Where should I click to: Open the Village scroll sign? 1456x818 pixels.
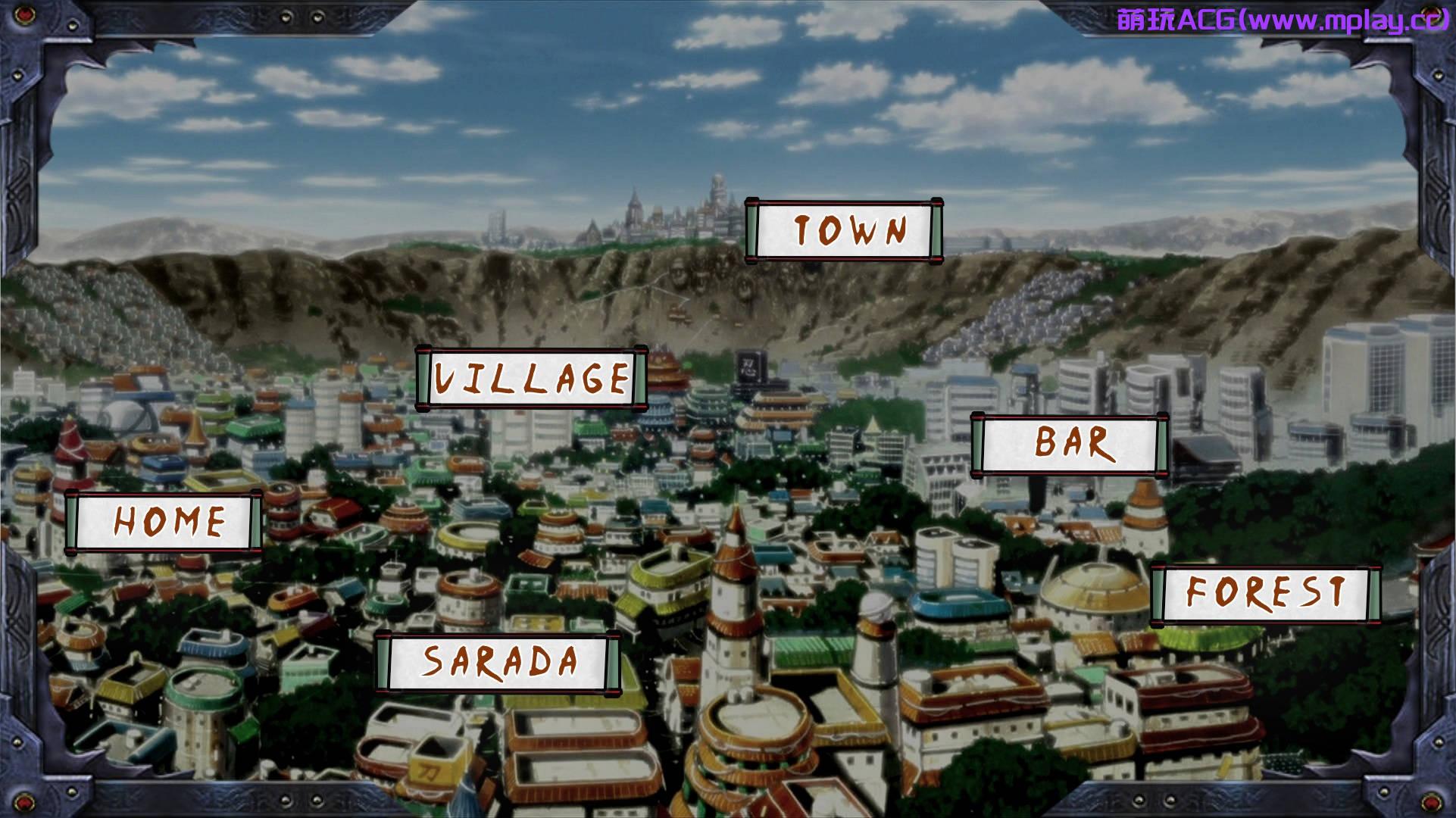pos(532,378)
